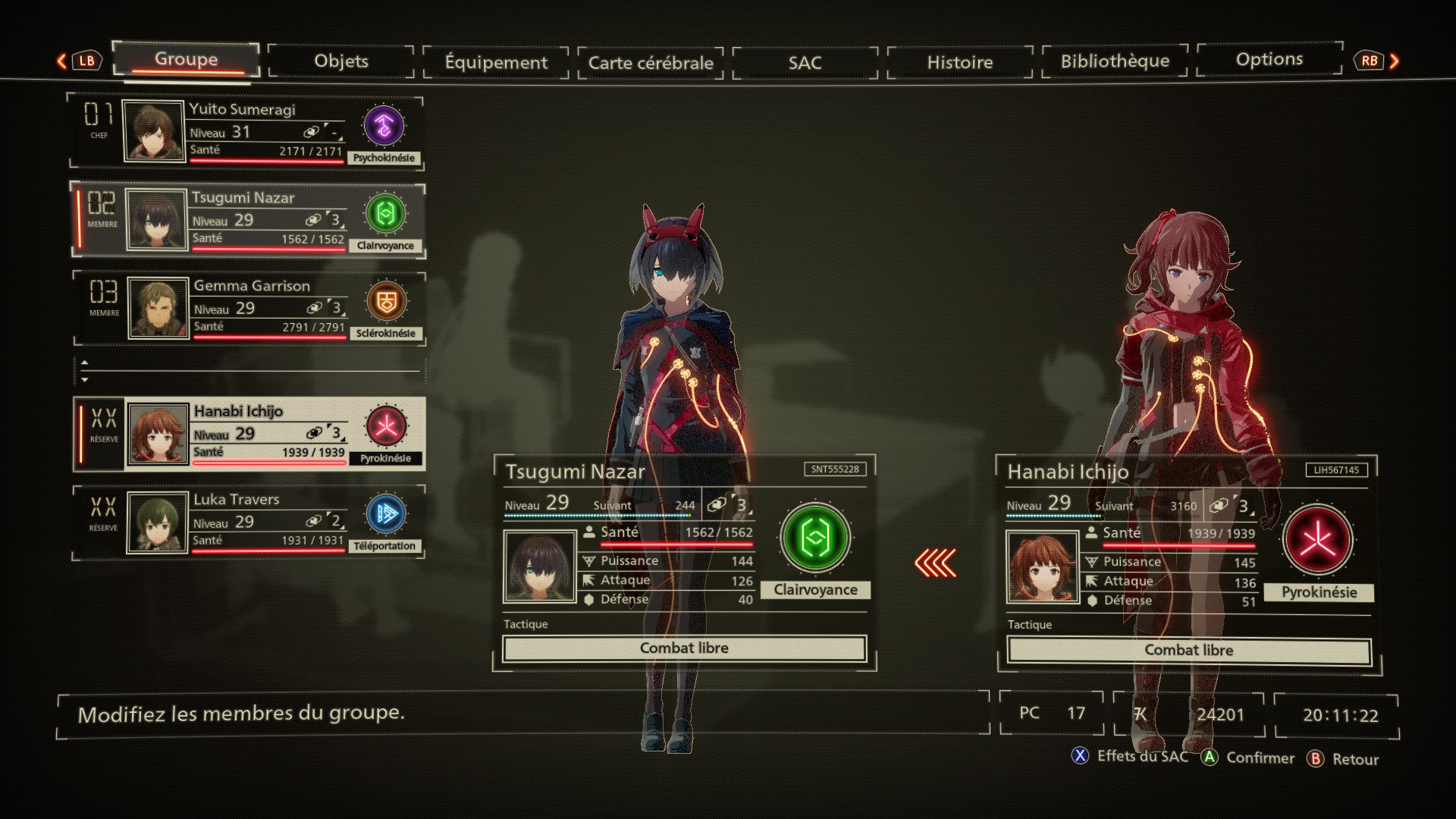
Task: Click Yuito's Psychokinésie power icon
Action: coord(384,126)
